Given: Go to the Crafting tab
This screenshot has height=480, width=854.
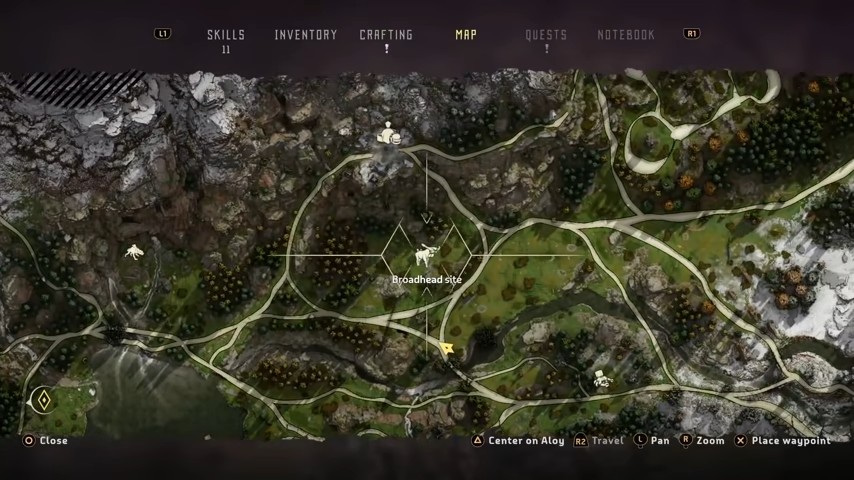Looking at the screenshot, I should coord(386,35).
